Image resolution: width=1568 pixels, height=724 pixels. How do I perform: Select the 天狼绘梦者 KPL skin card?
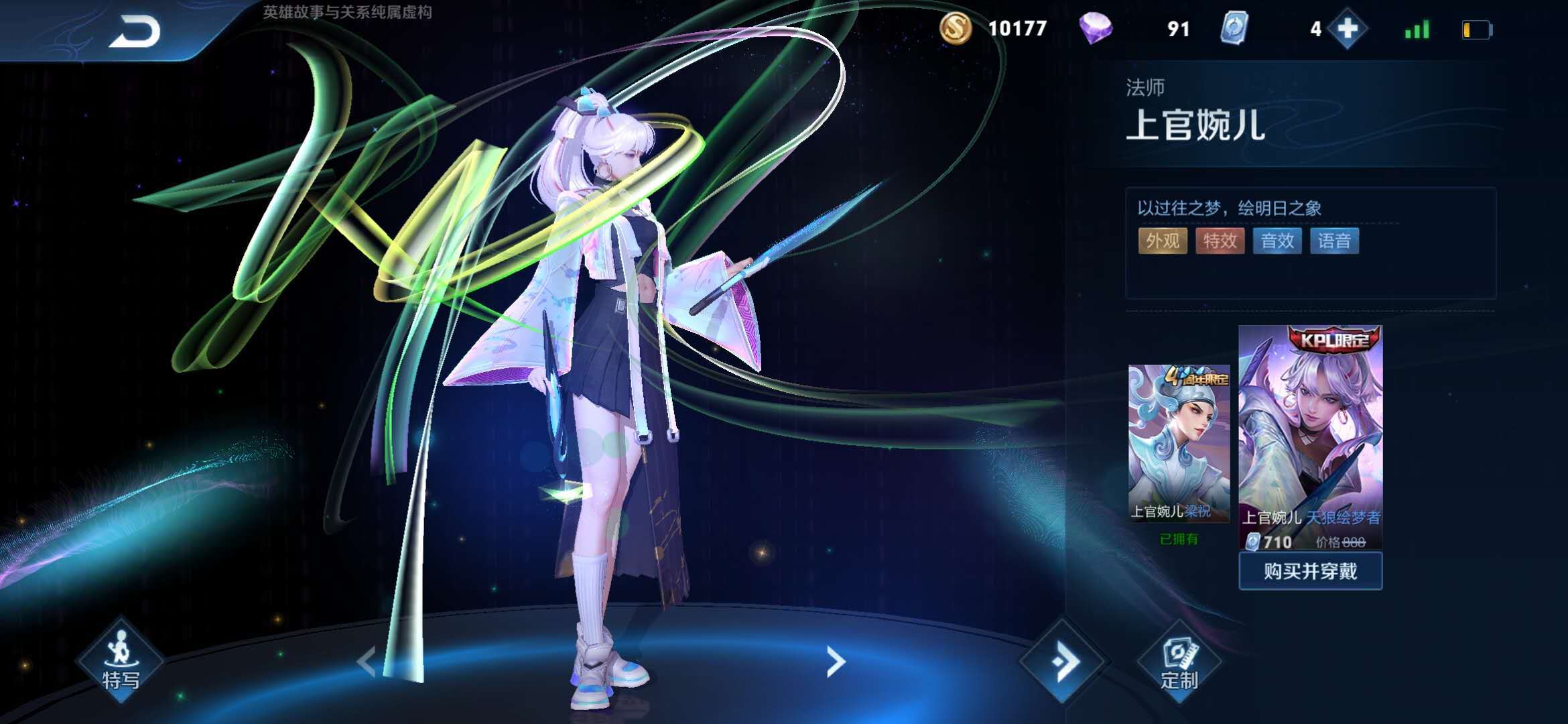1310,436
